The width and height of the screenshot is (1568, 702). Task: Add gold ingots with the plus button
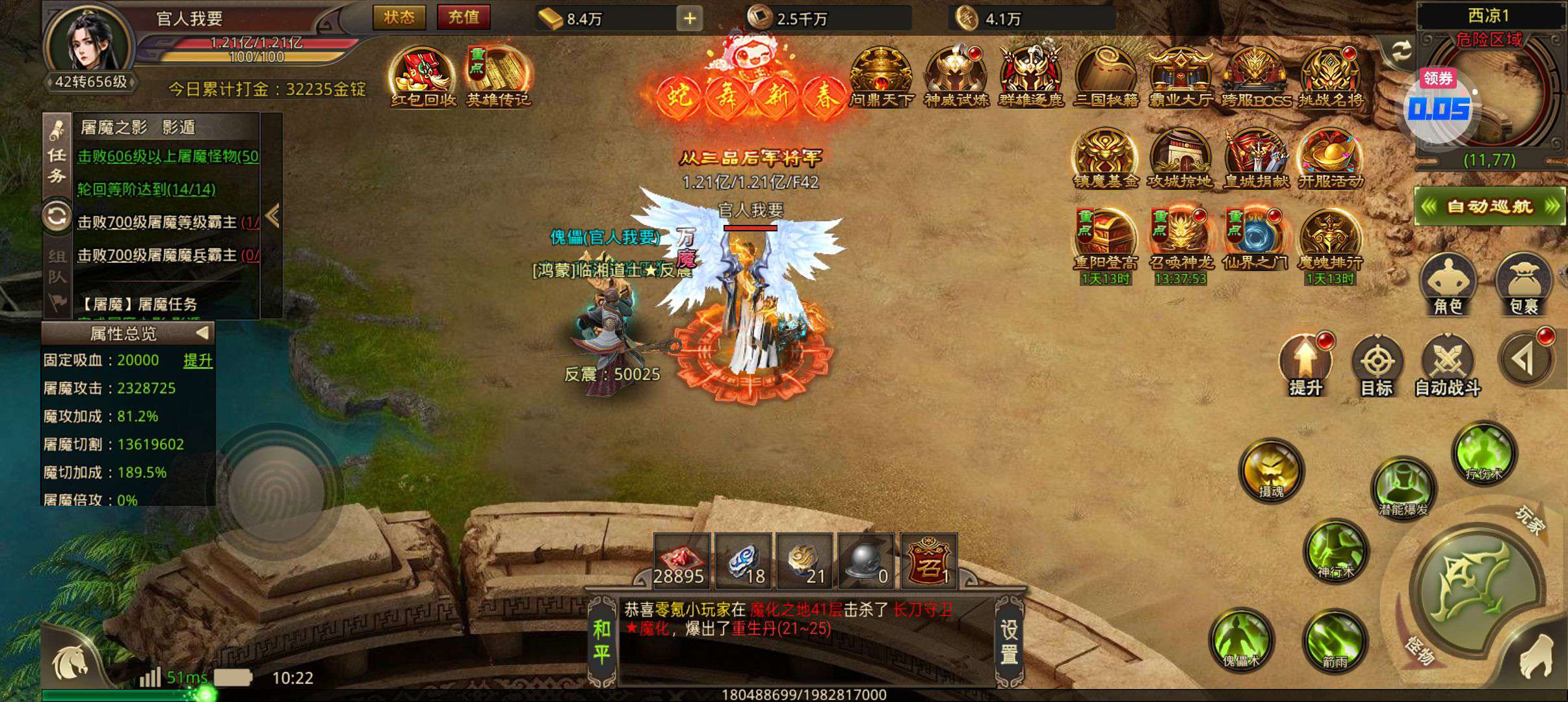click(689, 19)
